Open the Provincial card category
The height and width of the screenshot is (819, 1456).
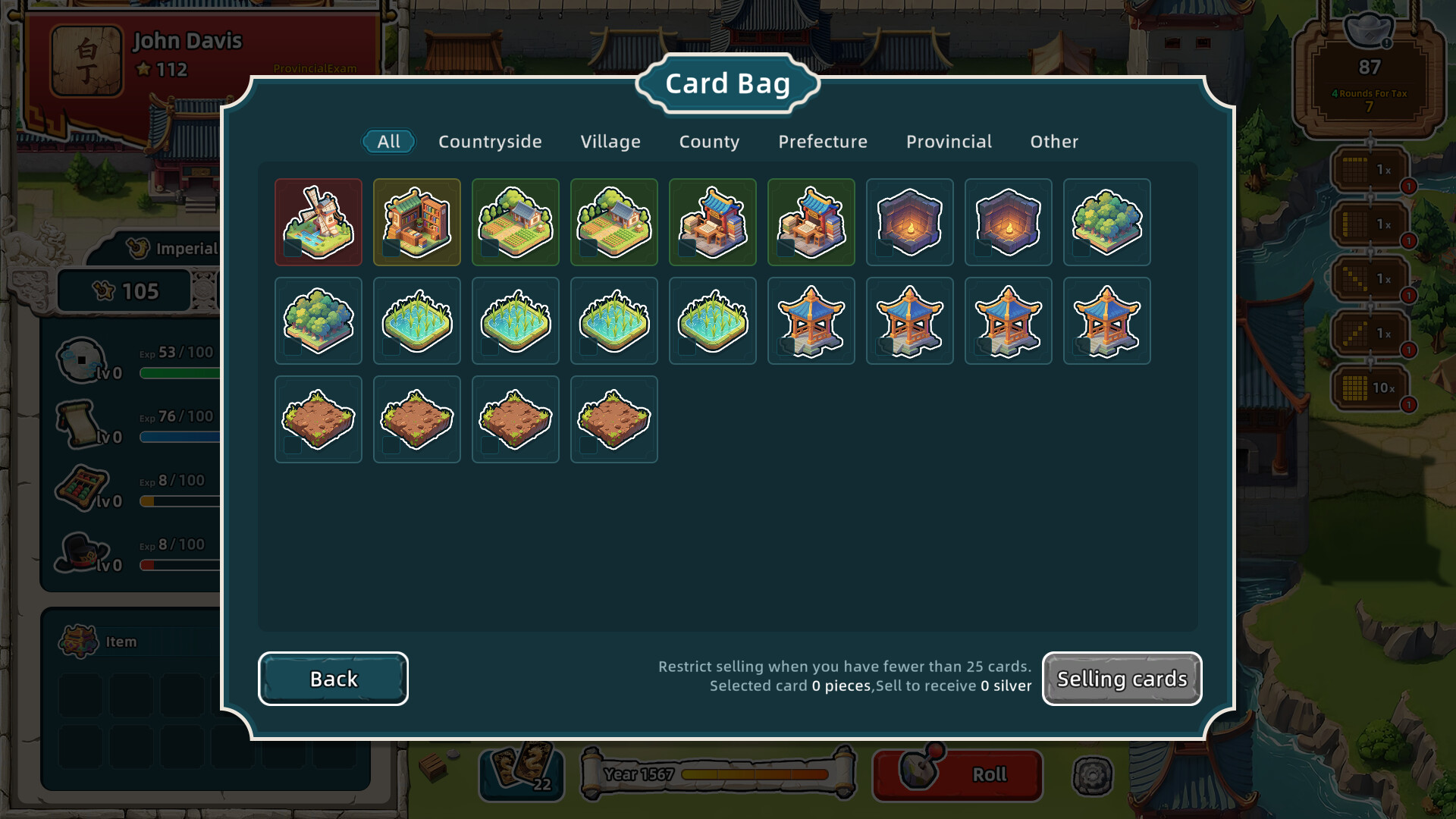tap(948, 141)
